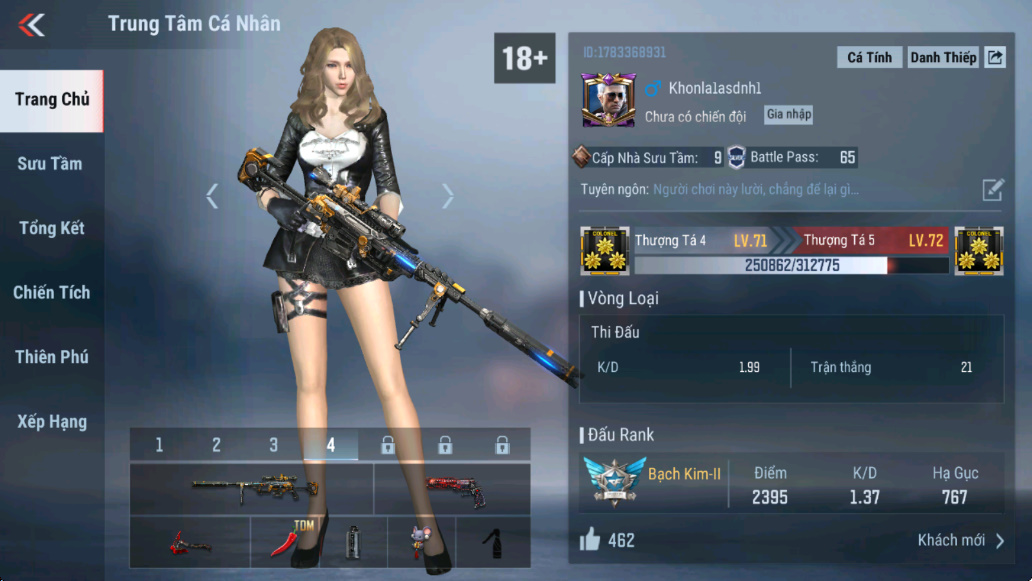
Task: Like the profile with thumbs-up icon
Action: coord(590,540)
